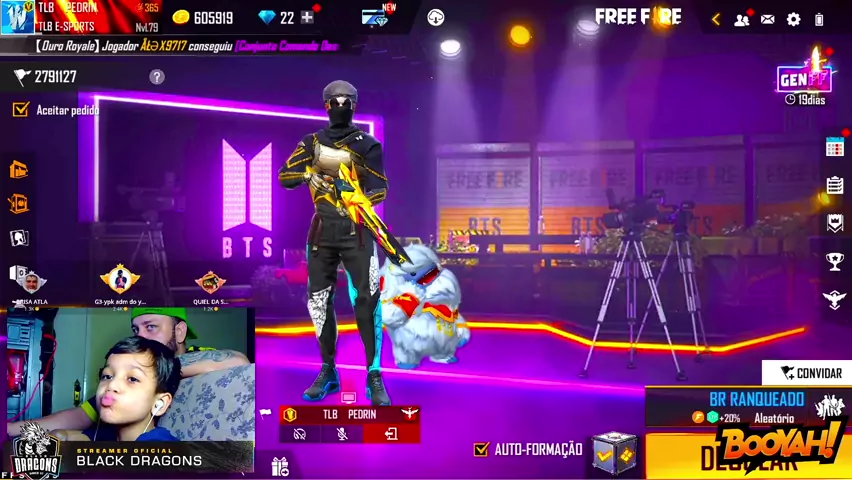Toggle the Aceitar pedido checkbox

point(20,109)
